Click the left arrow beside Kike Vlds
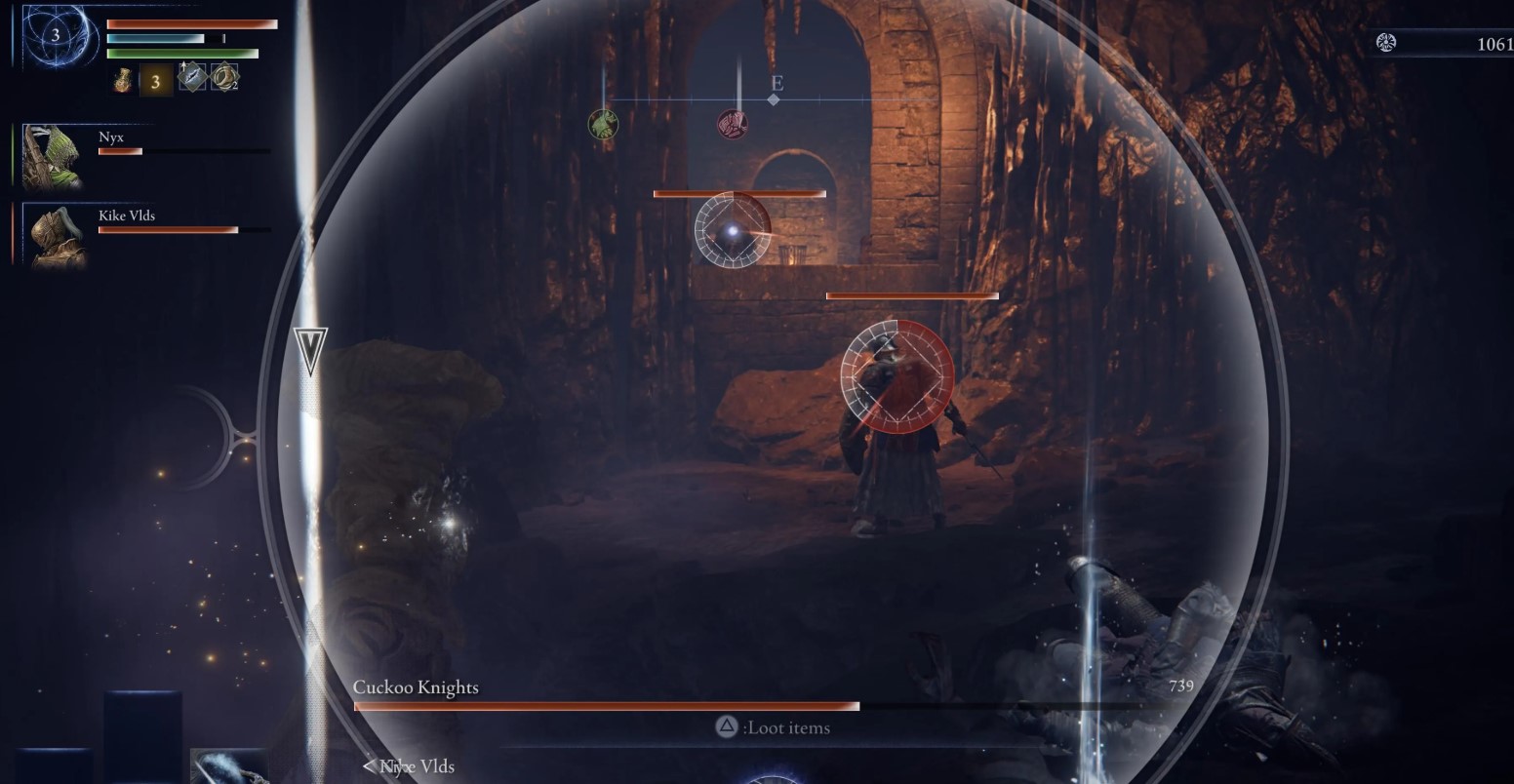 pos(370,766)
